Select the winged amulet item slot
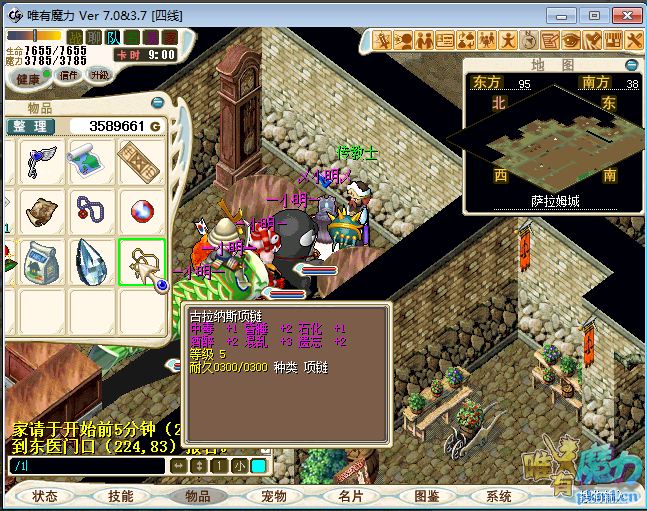Viewport: 647px width, 511px height. [x=42, y=161]
